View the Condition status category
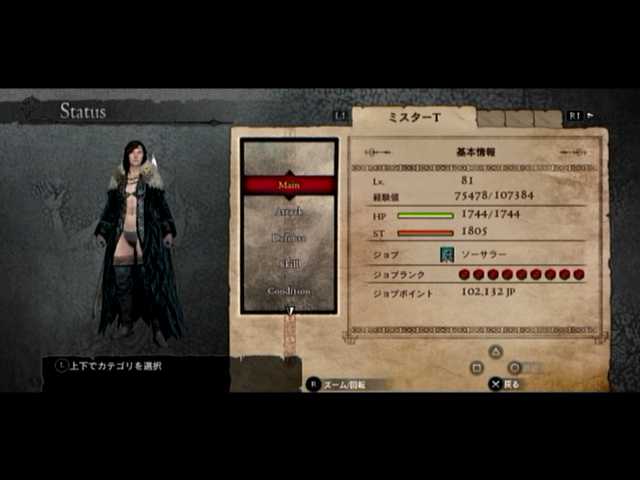The image size is (640, 480). tap(289, 290)
